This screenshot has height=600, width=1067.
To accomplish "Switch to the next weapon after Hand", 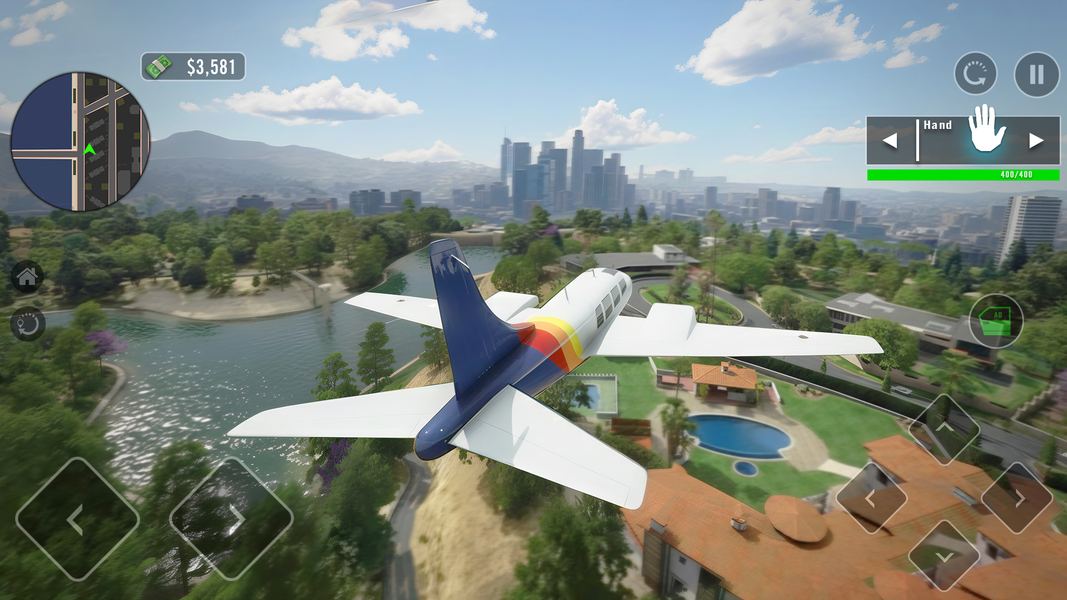I will click(x=1037, y=141).
